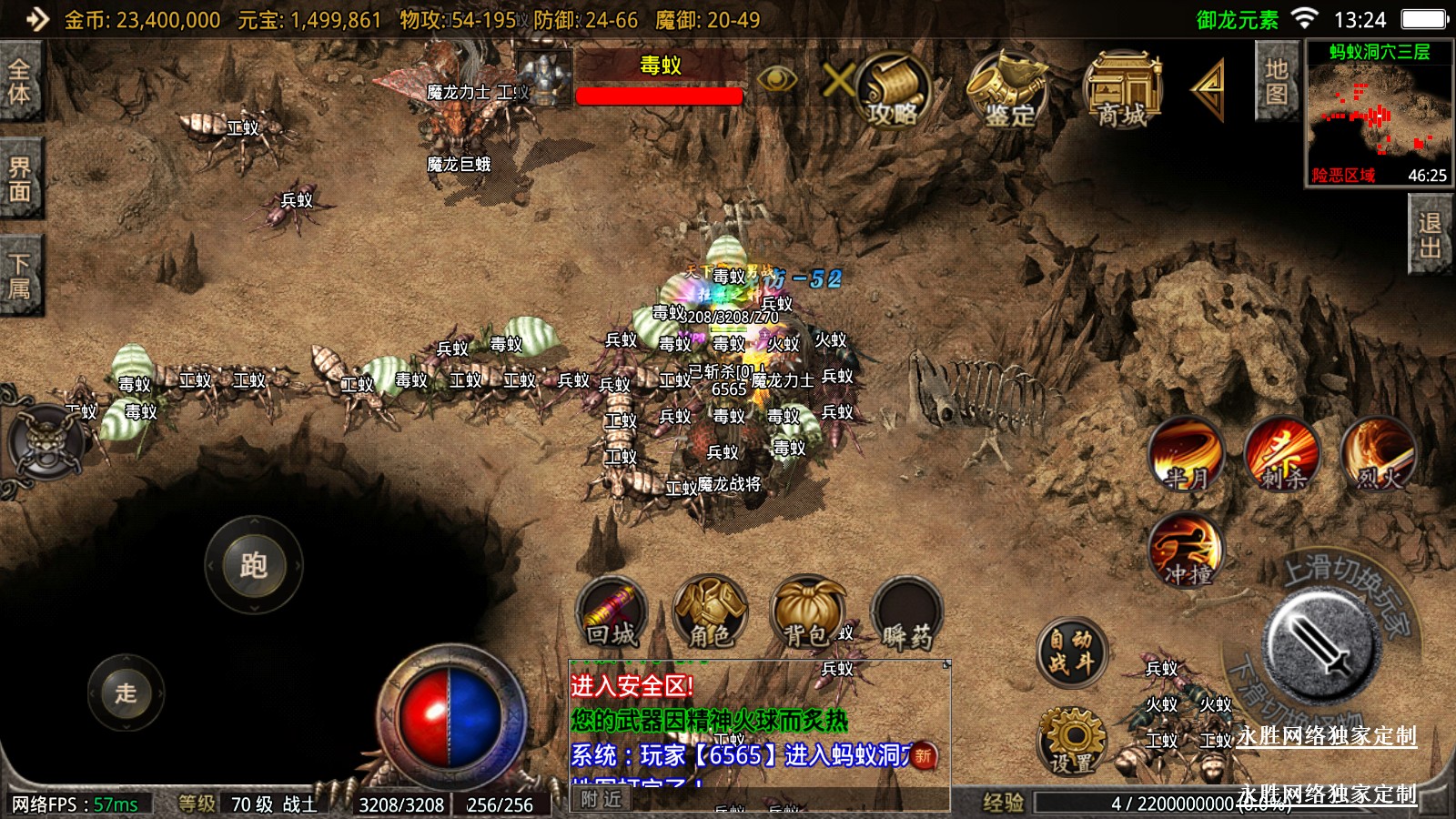Image resolution: width=1456 pixels, height=819 pixels.
Task: Use the 回城 return scroll
Action: point(612,612)
